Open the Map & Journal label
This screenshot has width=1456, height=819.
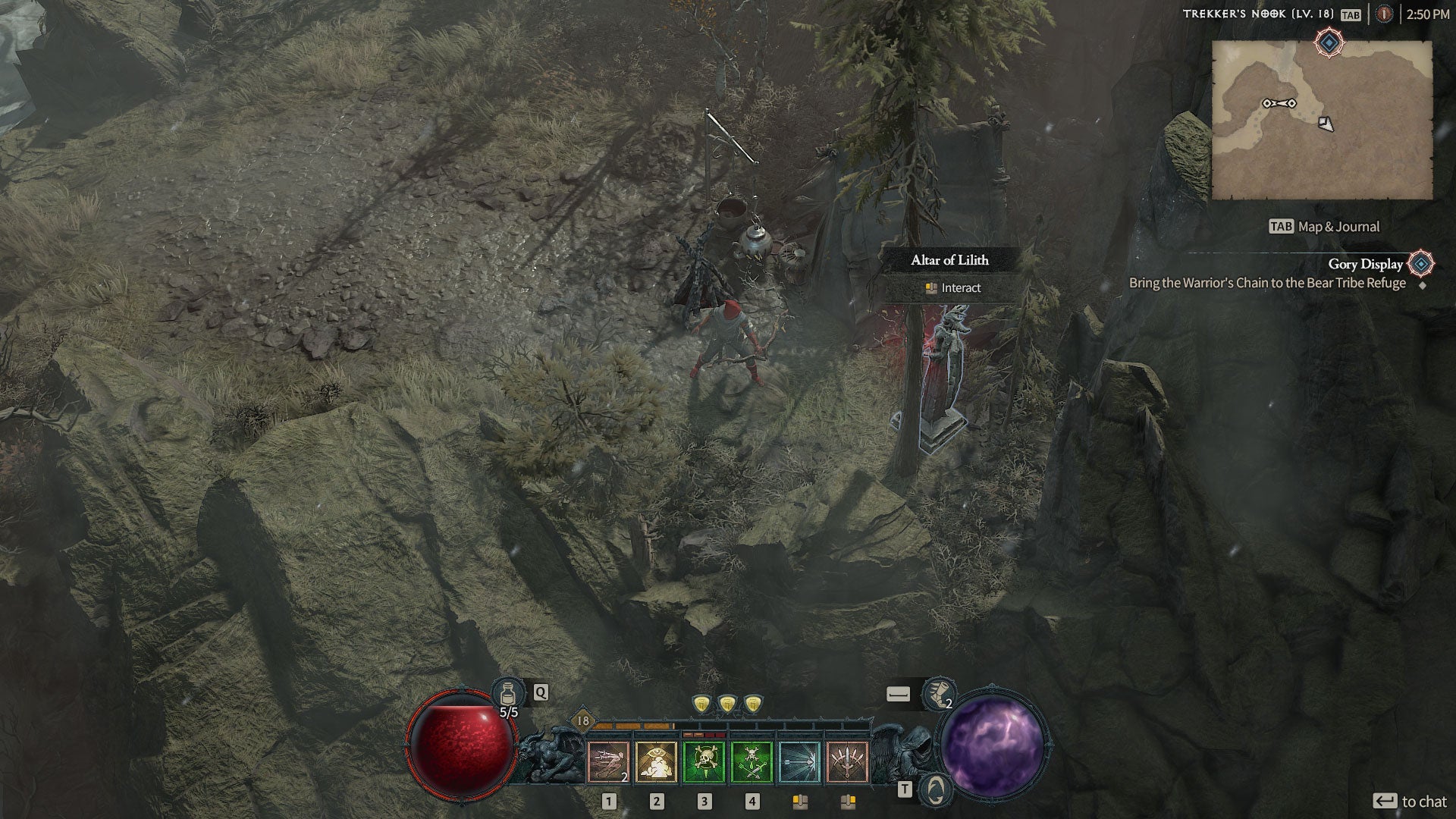click(1324, 227)
